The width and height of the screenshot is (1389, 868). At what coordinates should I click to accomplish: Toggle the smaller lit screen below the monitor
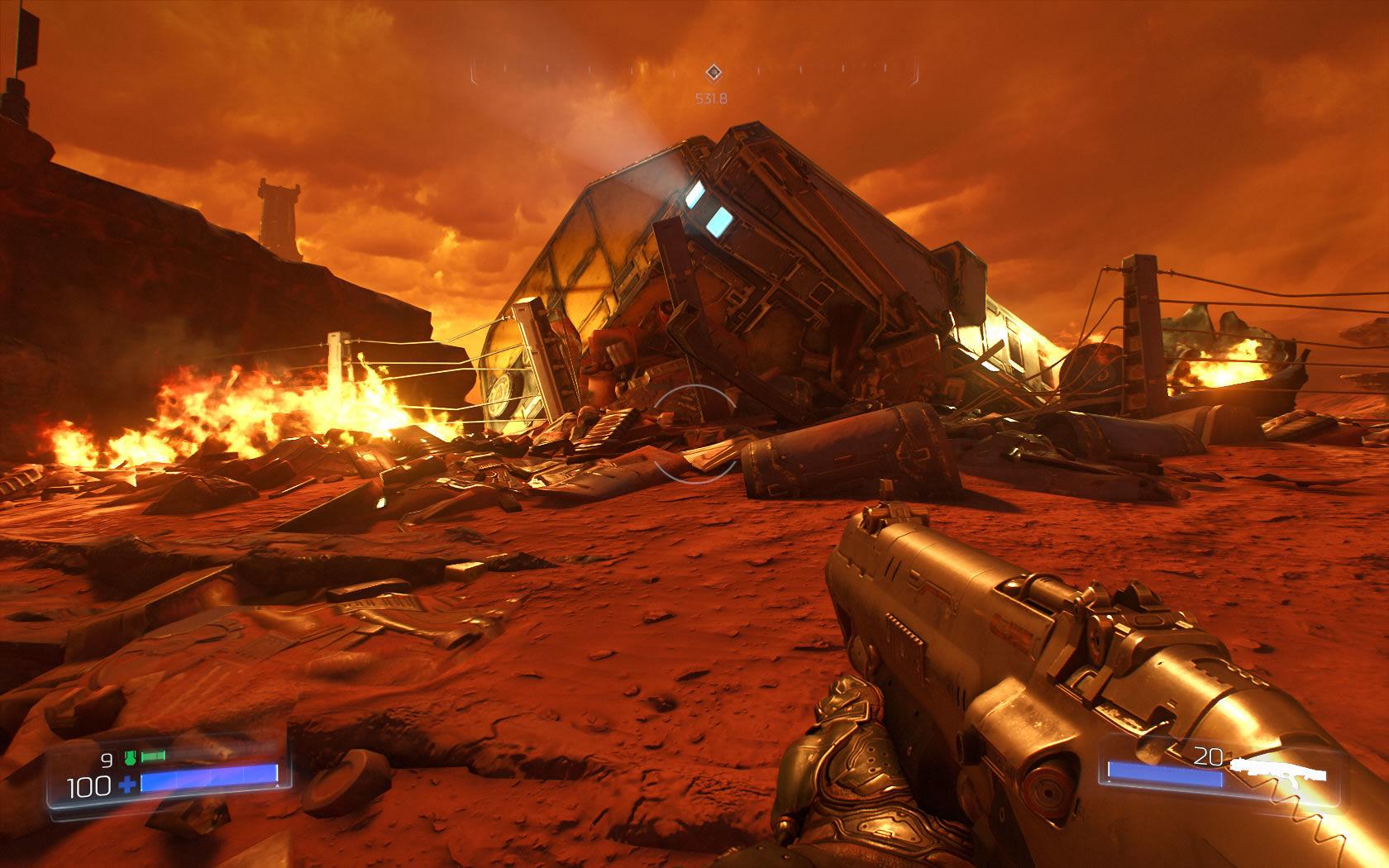coord(721,222)
